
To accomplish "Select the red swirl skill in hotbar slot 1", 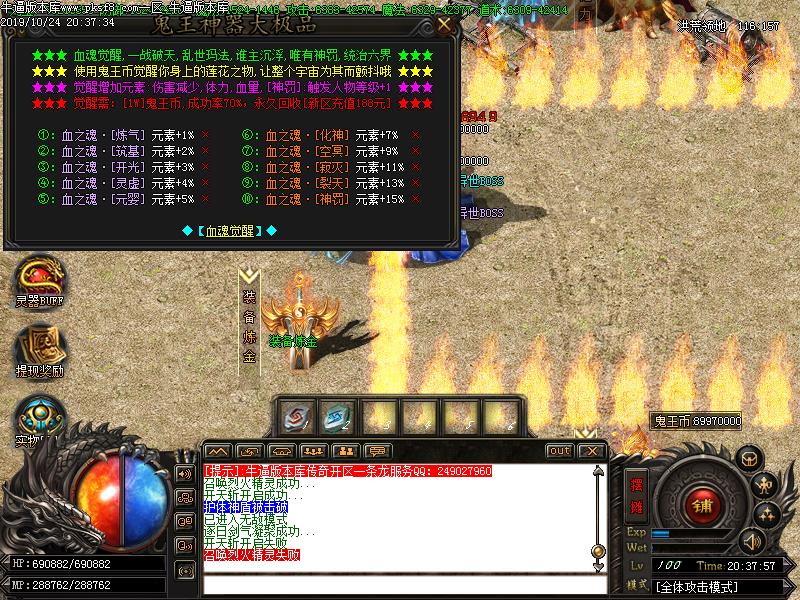I will tap(298, 416).
